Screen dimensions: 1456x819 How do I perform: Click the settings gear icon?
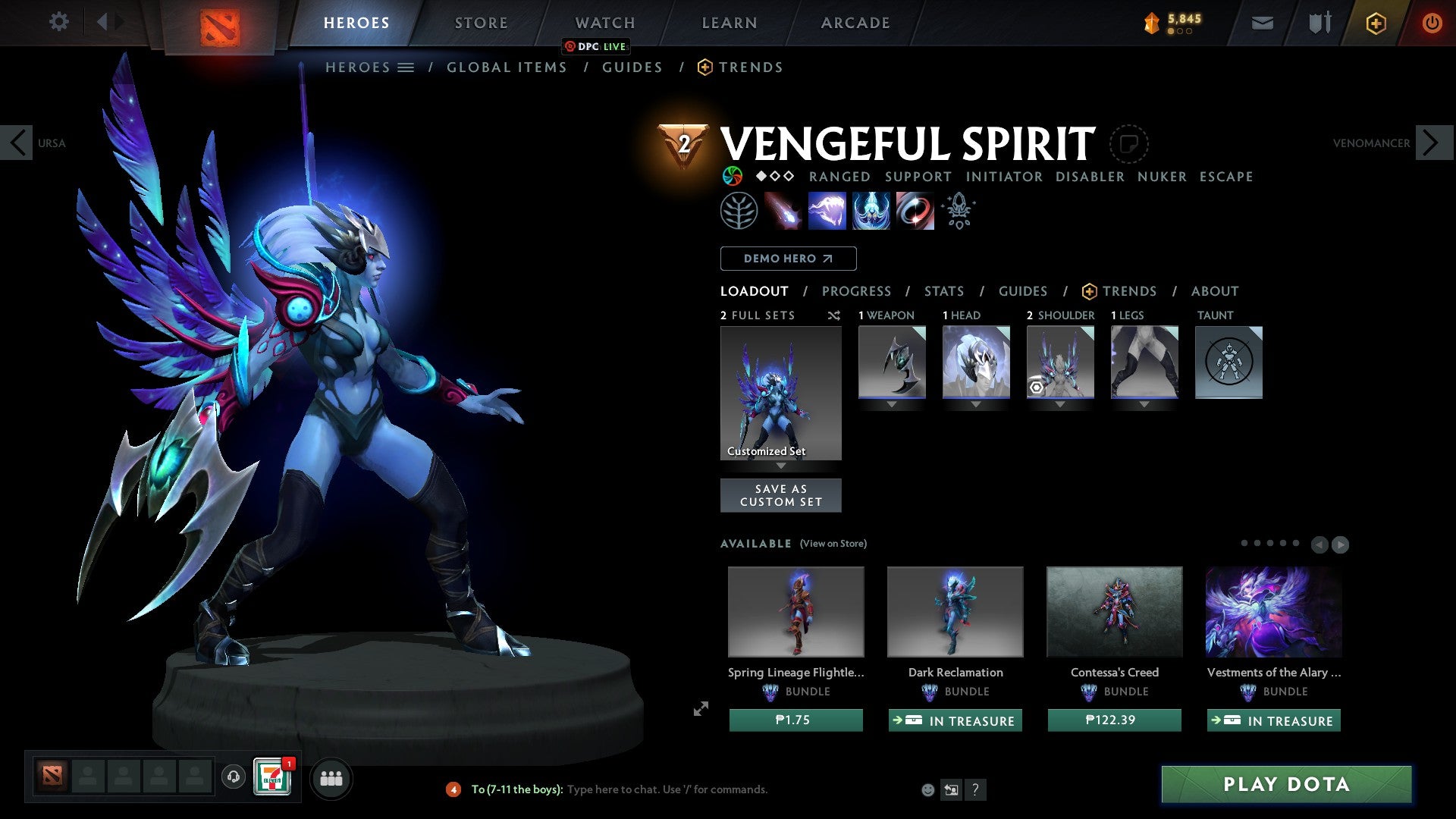coord(59,21)
